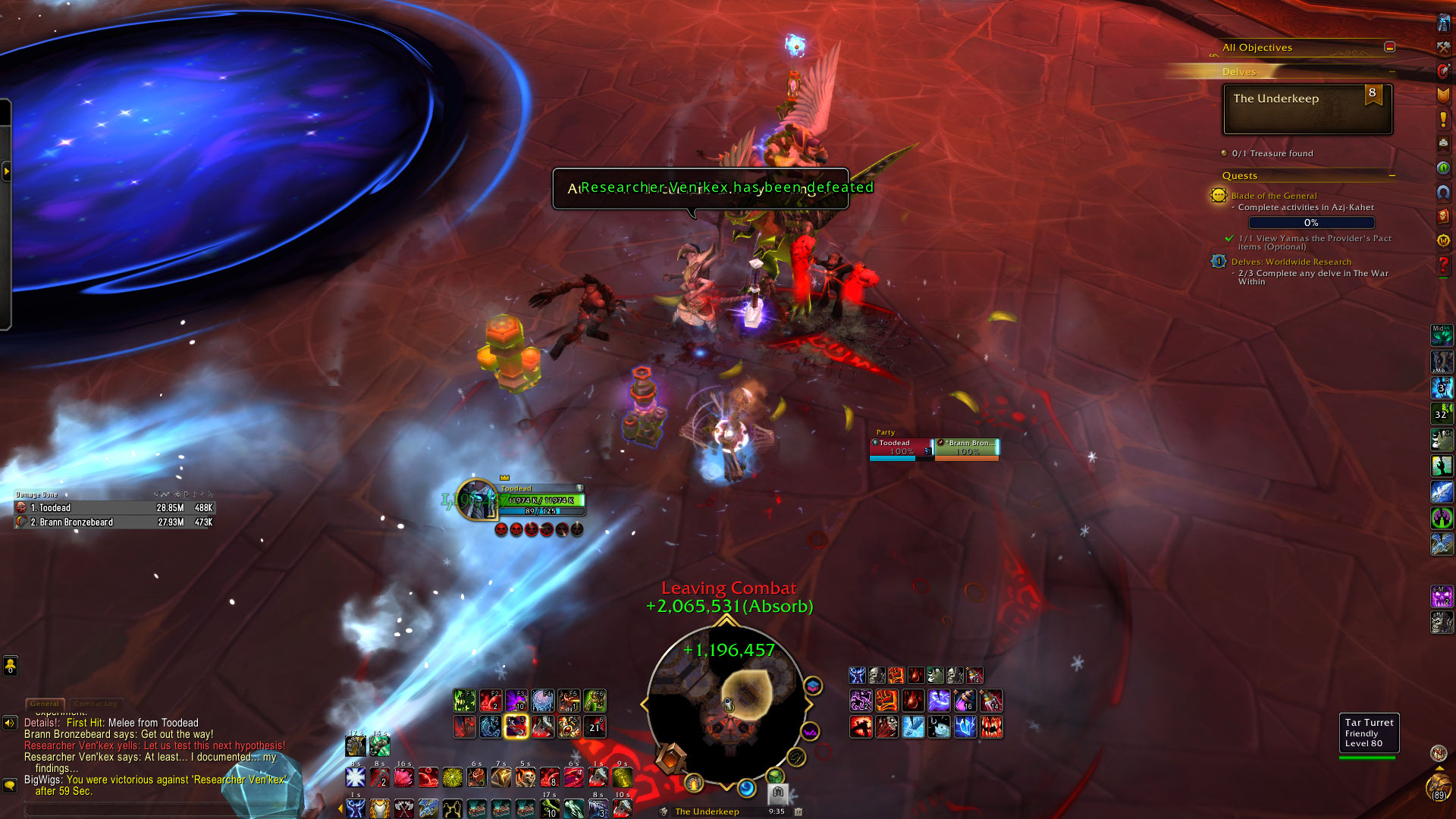Open the crossed hammers micro menu icon

pos(1443,47)
